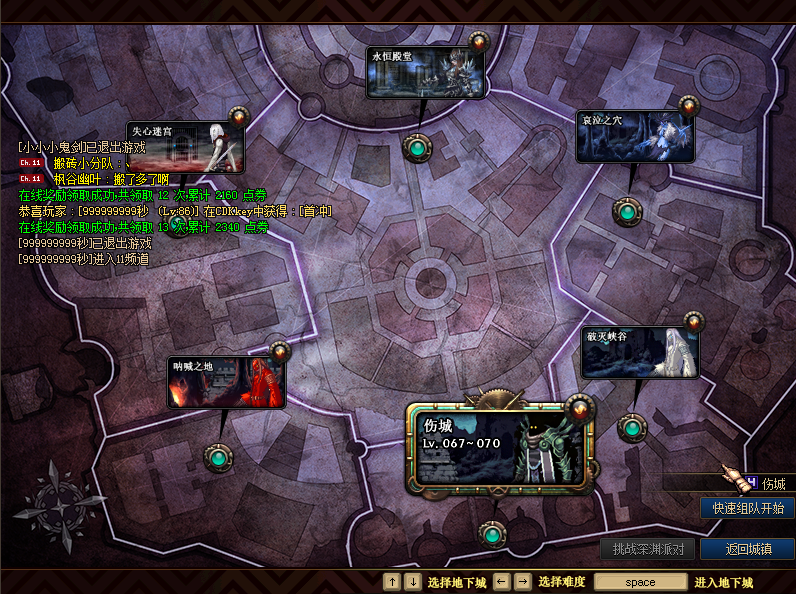Select the teal node below the 伤城 panel
This screenshot has height=594, width=796.
click(x=491, y=535)
